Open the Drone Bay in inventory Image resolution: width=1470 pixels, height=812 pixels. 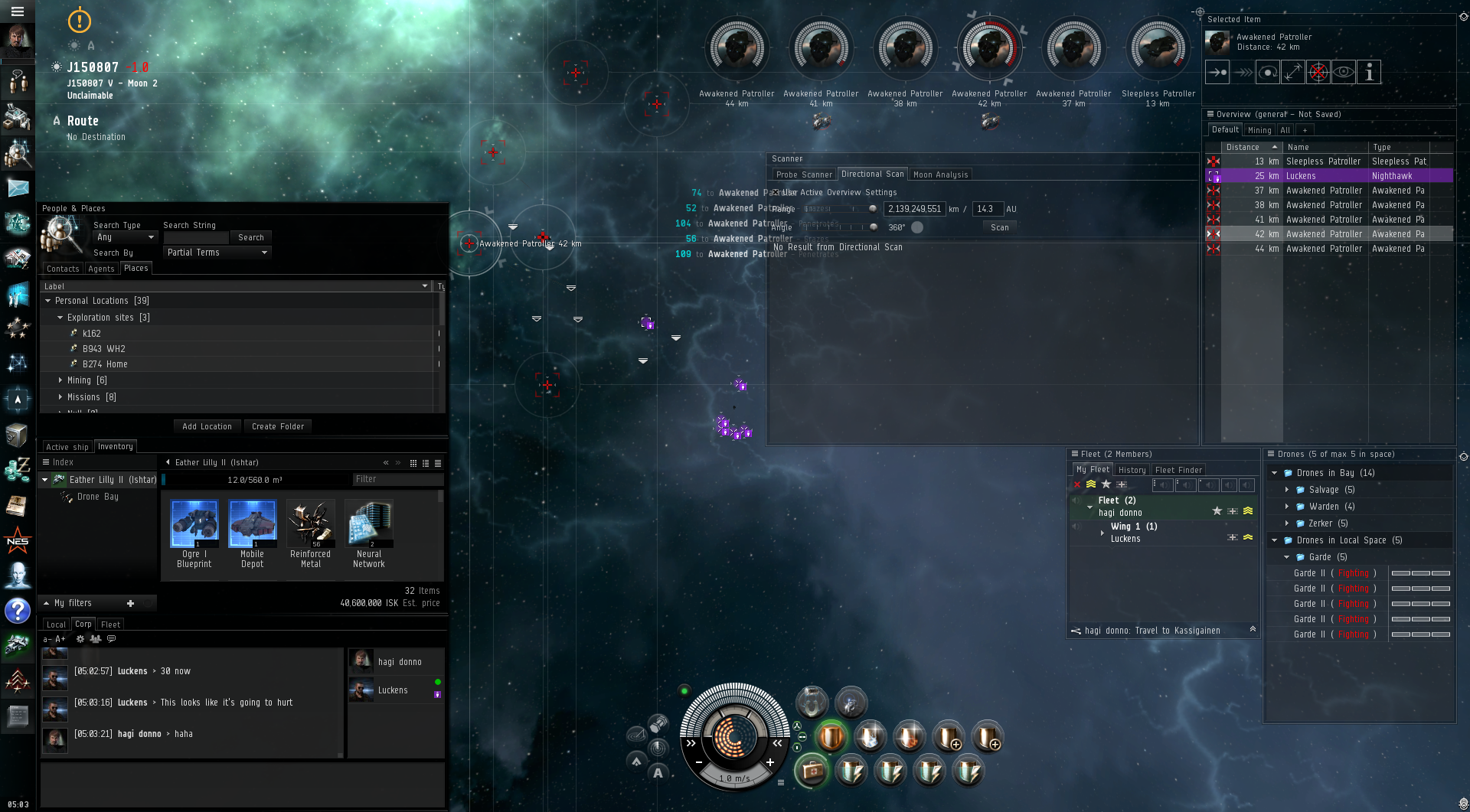pyautogui.click(x=97, y=497)
